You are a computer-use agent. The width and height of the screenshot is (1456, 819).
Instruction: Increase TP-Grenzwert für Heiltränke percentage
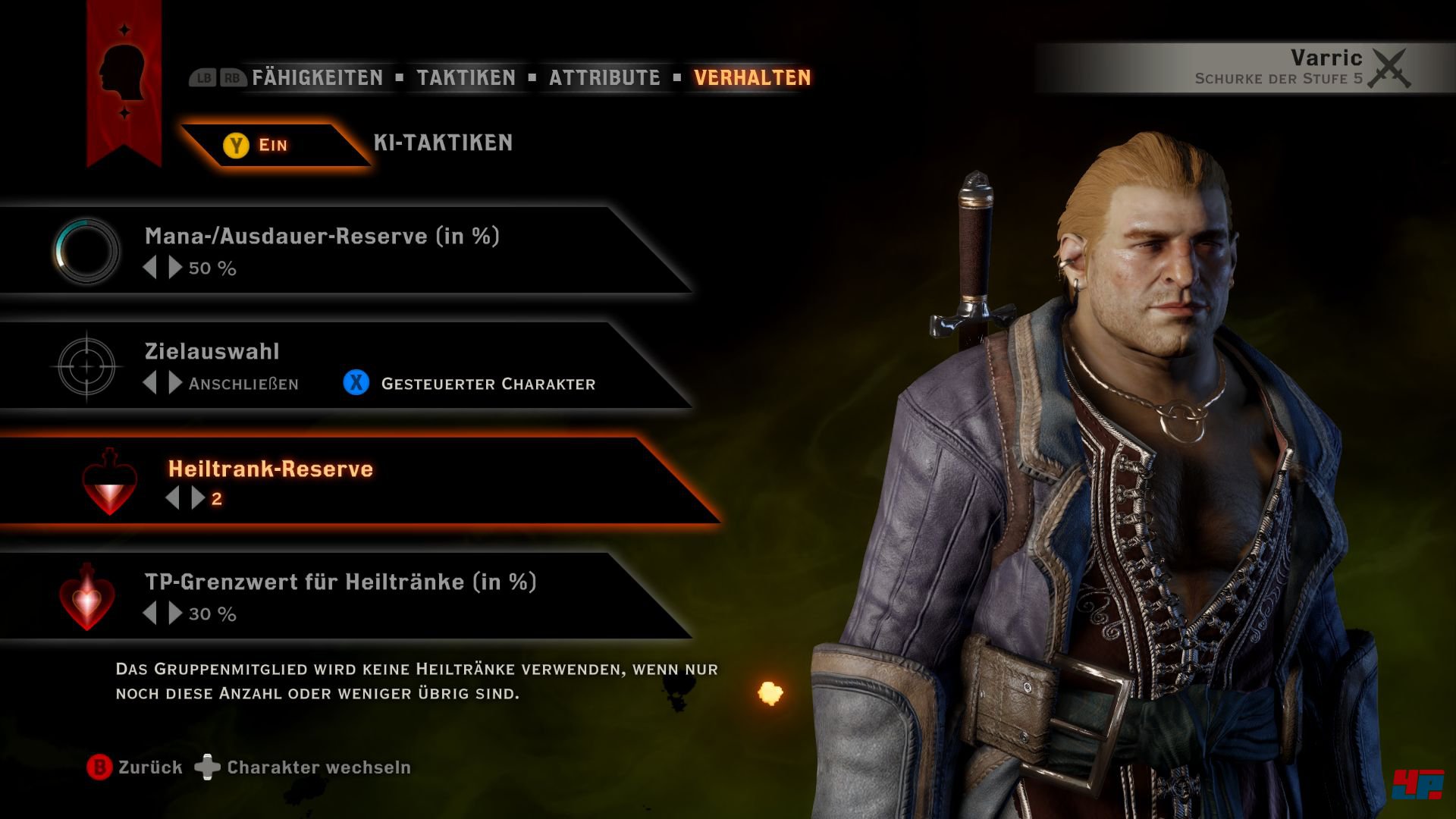pos(175,613)
